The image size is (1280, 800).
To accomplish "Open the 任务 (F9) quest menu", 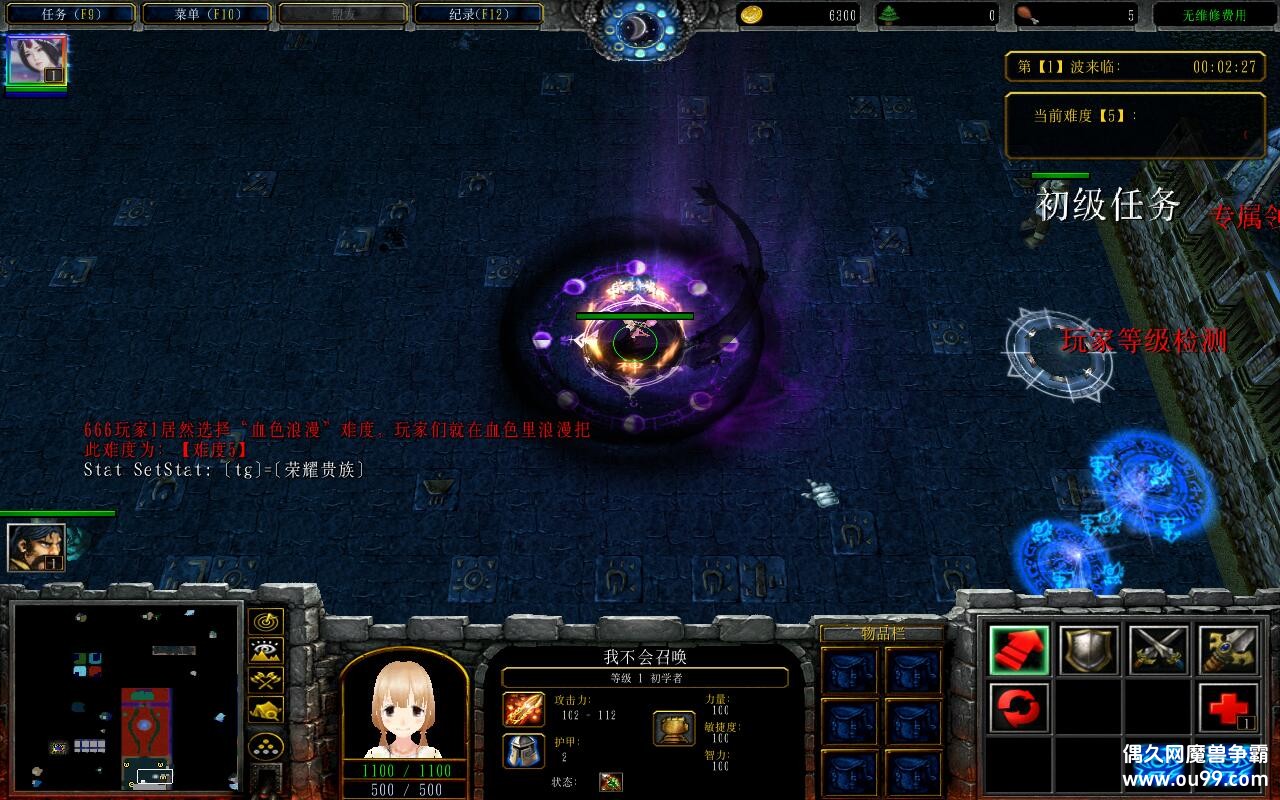I will pyautogui.click(x=68, y=14).
